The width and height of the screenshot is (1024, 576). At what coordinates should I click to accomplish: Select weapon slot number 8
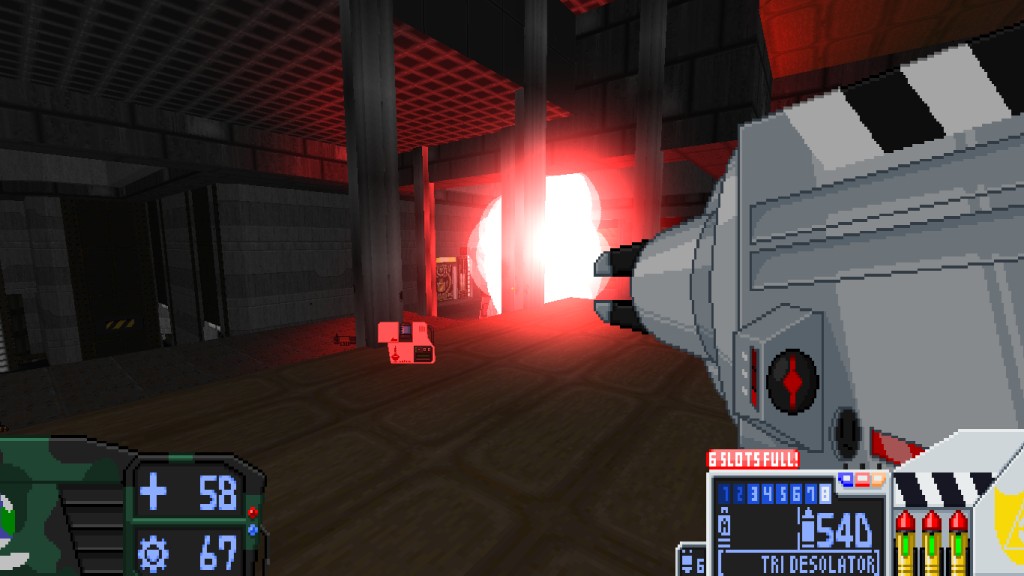point(825,493)
